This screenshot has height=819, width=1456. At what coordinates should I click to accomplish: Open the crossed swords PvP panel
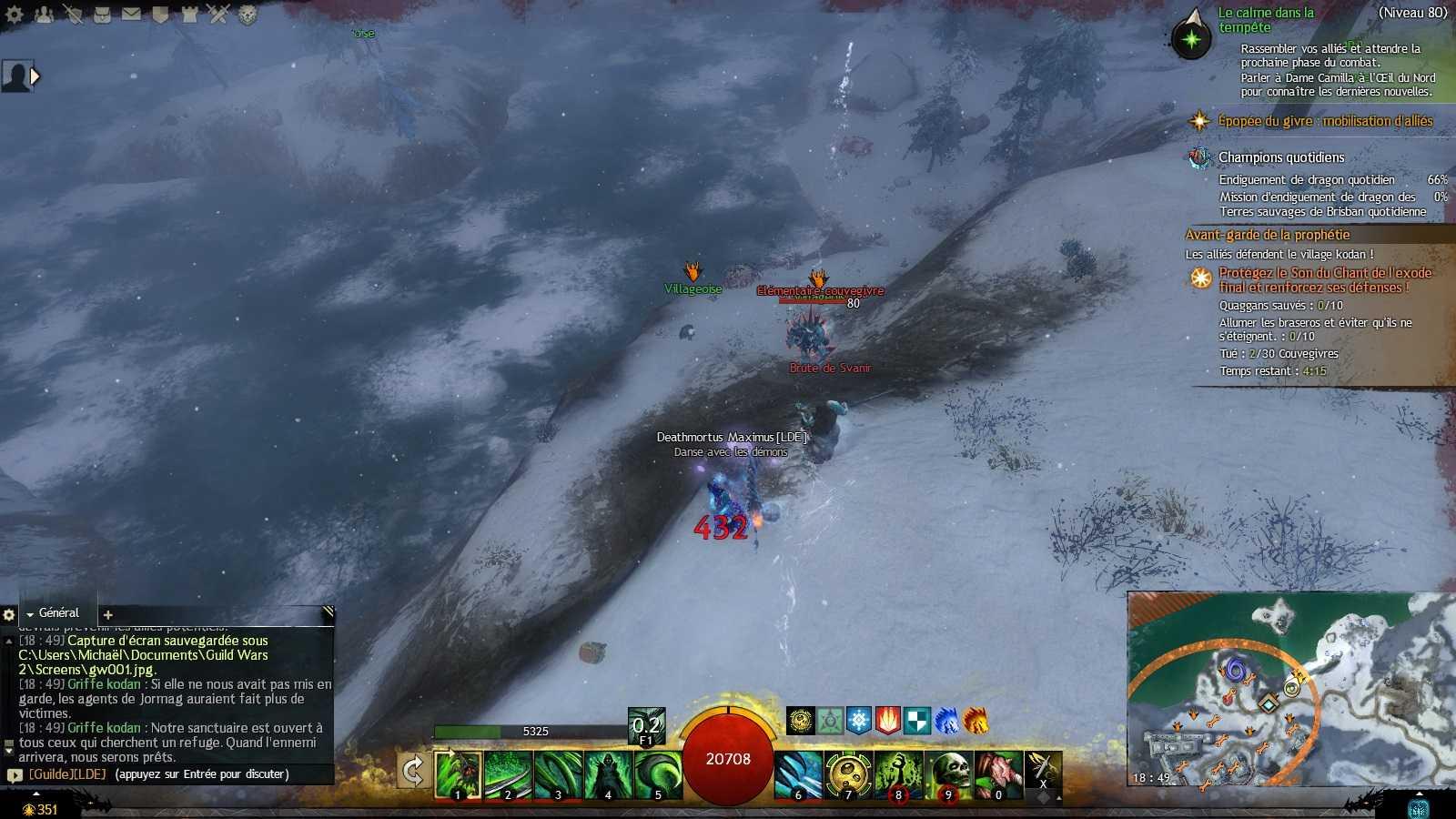pos(218,15)
